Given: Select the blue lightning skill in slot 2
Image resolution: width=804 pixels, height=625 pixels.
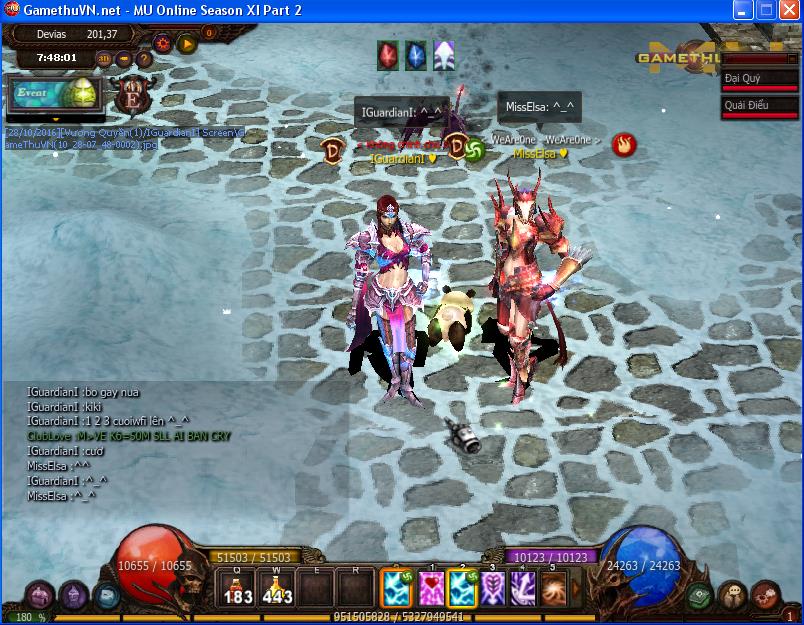Looking at the screenshot, I should click(462, 588).
